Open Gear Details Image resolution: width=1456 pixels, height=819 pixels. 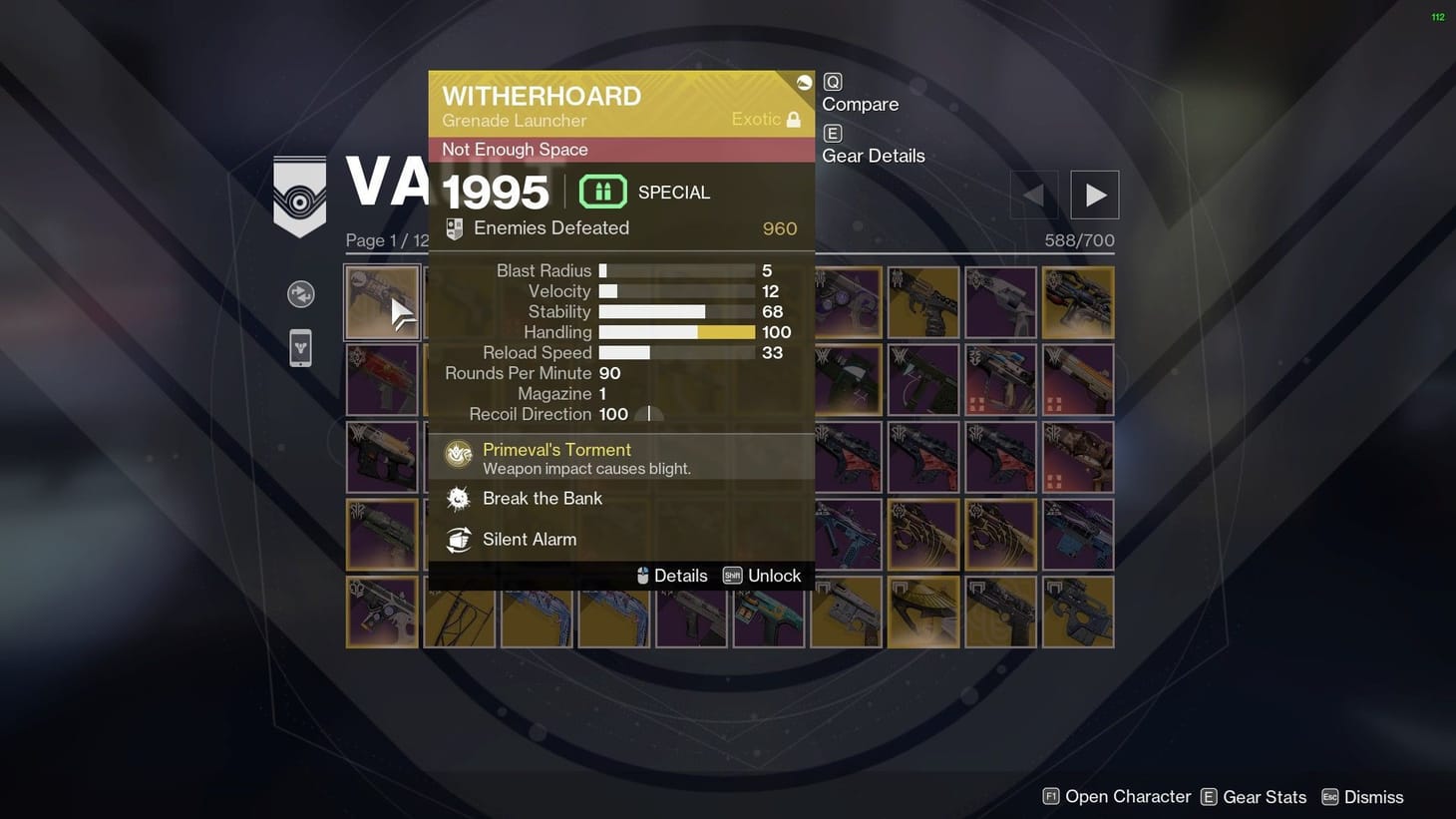(x=873, y=156)
